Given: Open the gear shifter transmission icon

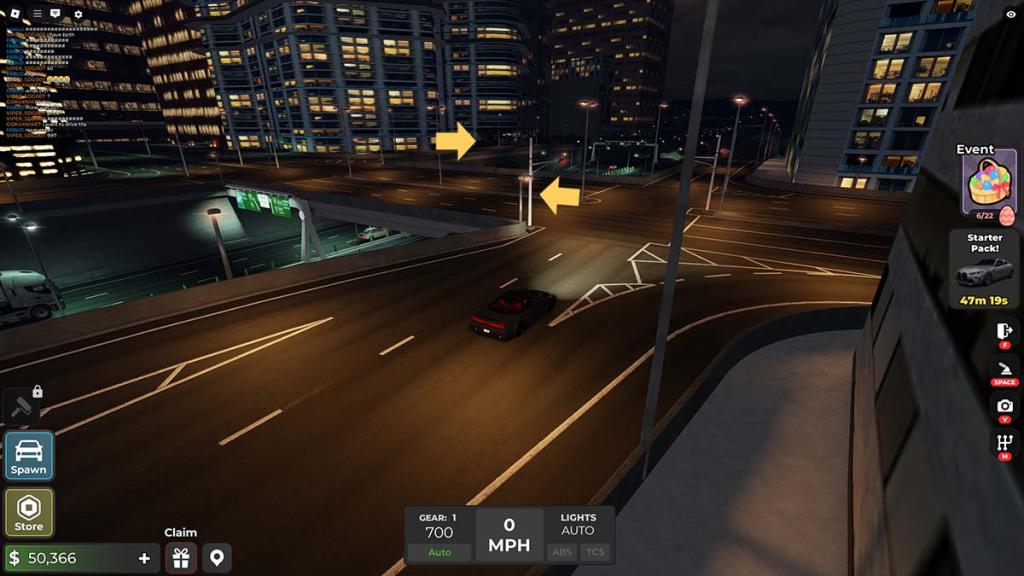Looking at the screenshot, I should click(x=1004, y=443).
